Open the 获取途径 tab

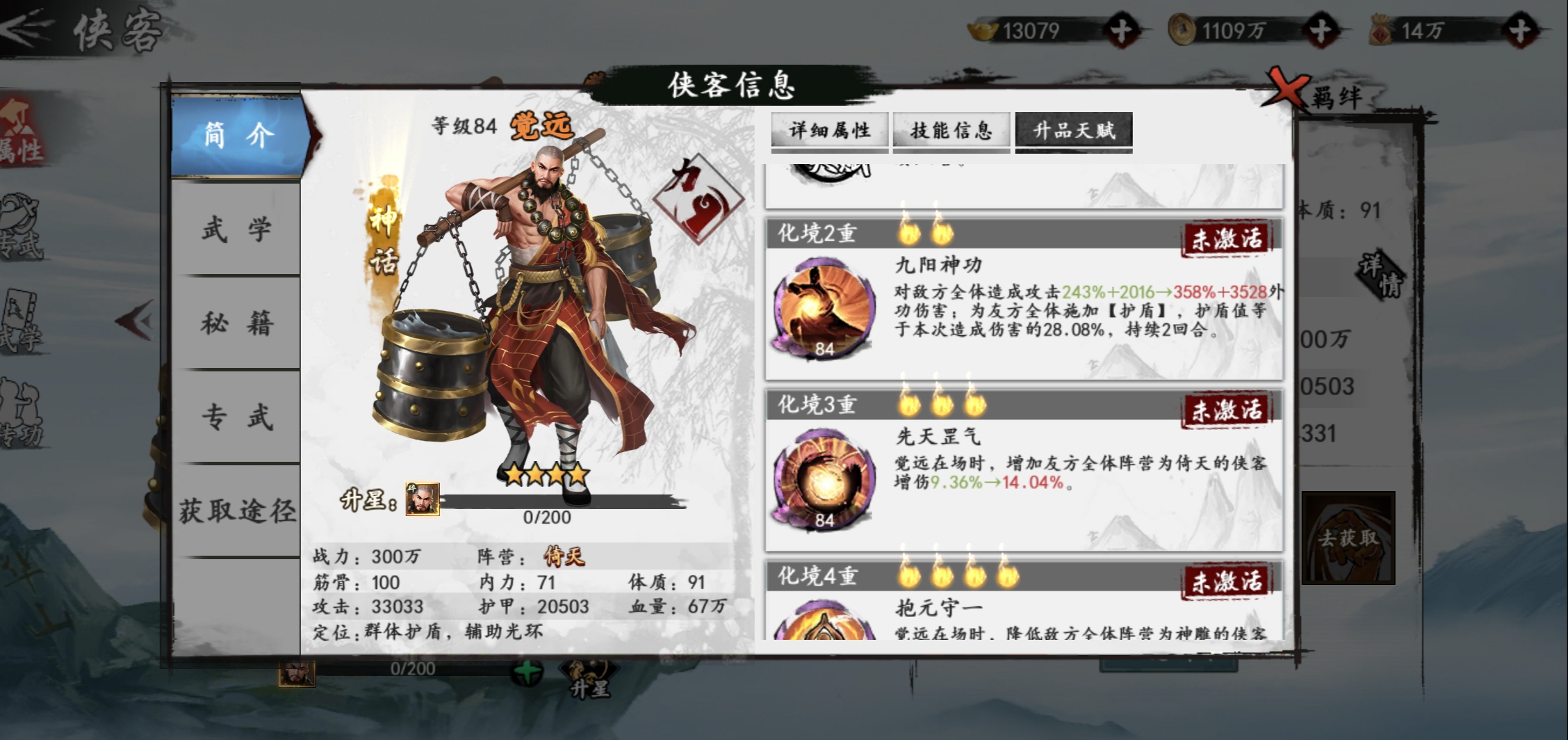(x=236, y=510)
